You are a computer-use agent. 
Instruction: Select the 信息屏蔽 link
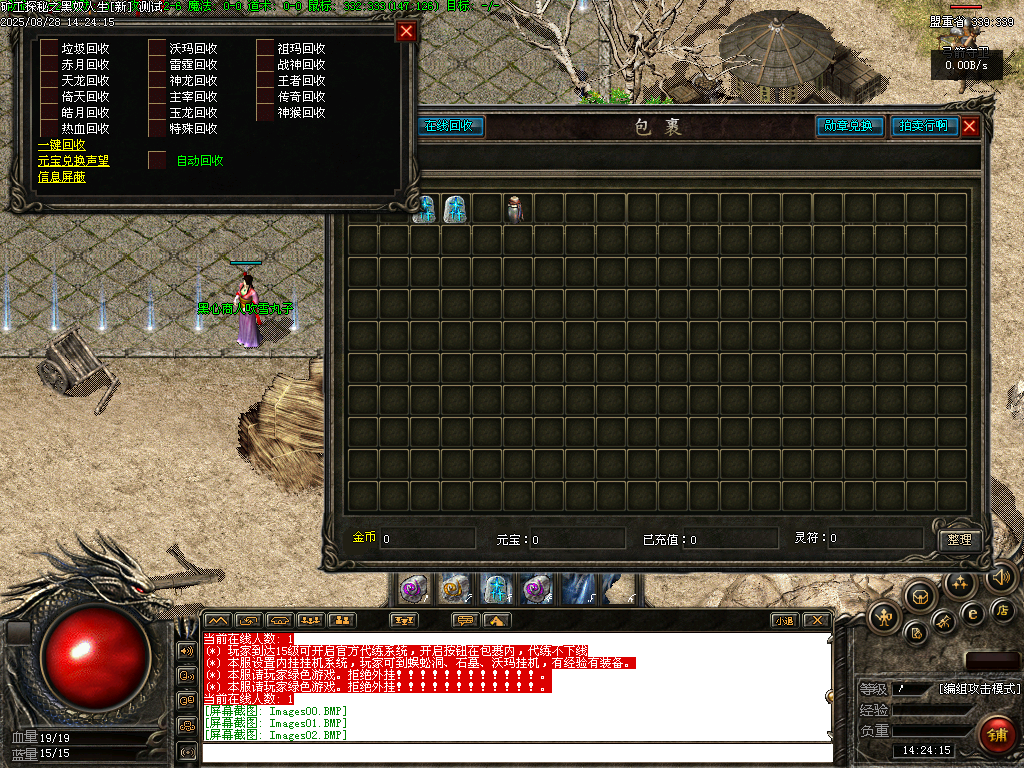(61, 177)
